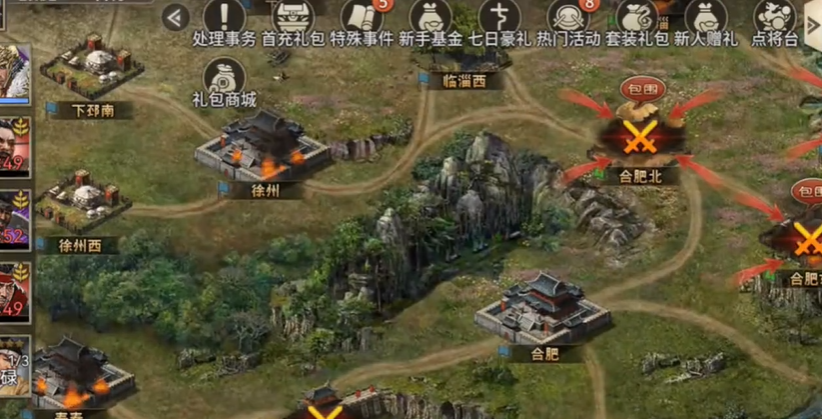View the 特殊事件 special events
Image resolution: width=822 pixels, height=419 pixels.
tap(361, 20)
